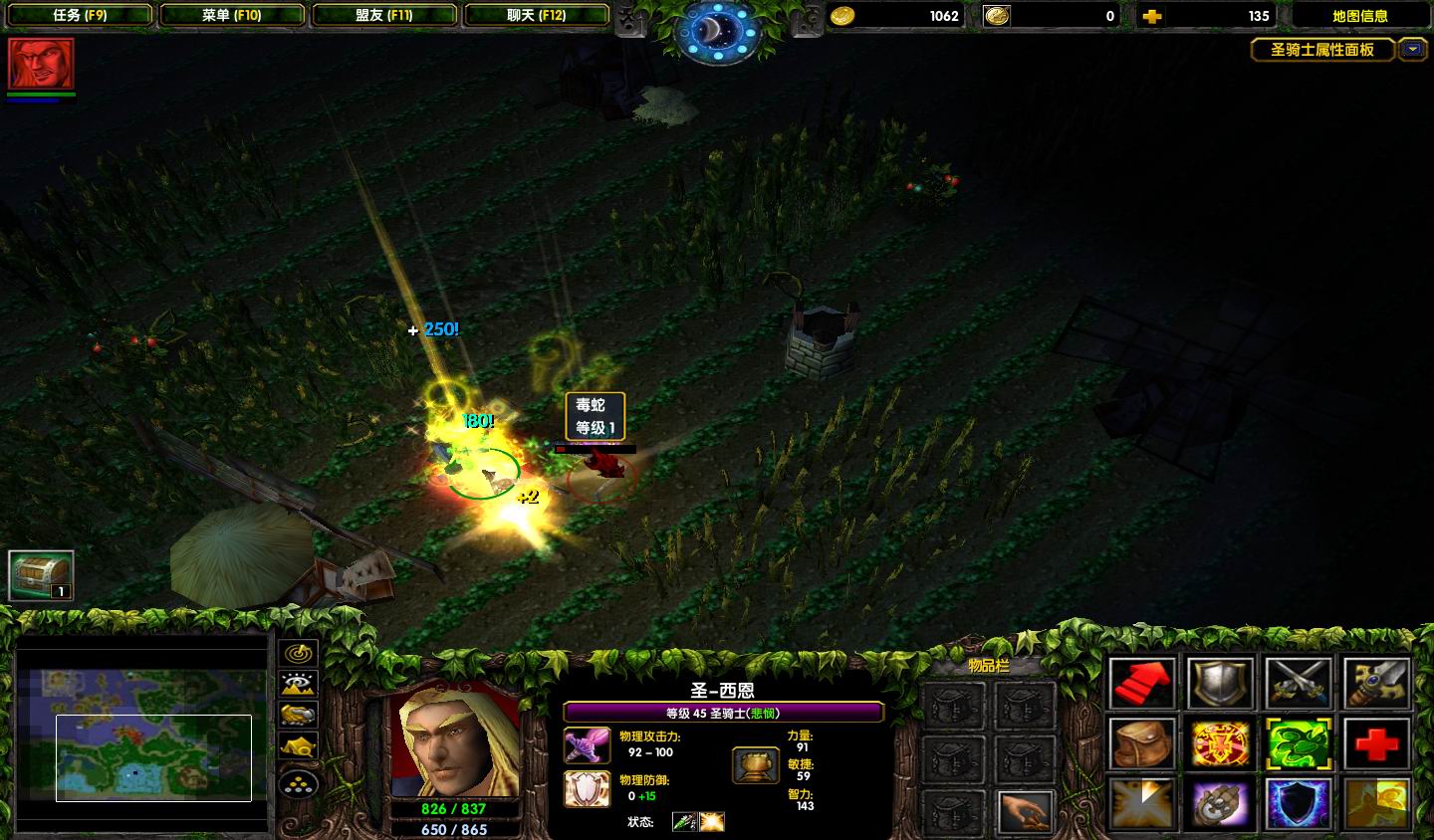Open the backpack item icon
This screenshot has width=1434, height=840.
(1142, 743)
